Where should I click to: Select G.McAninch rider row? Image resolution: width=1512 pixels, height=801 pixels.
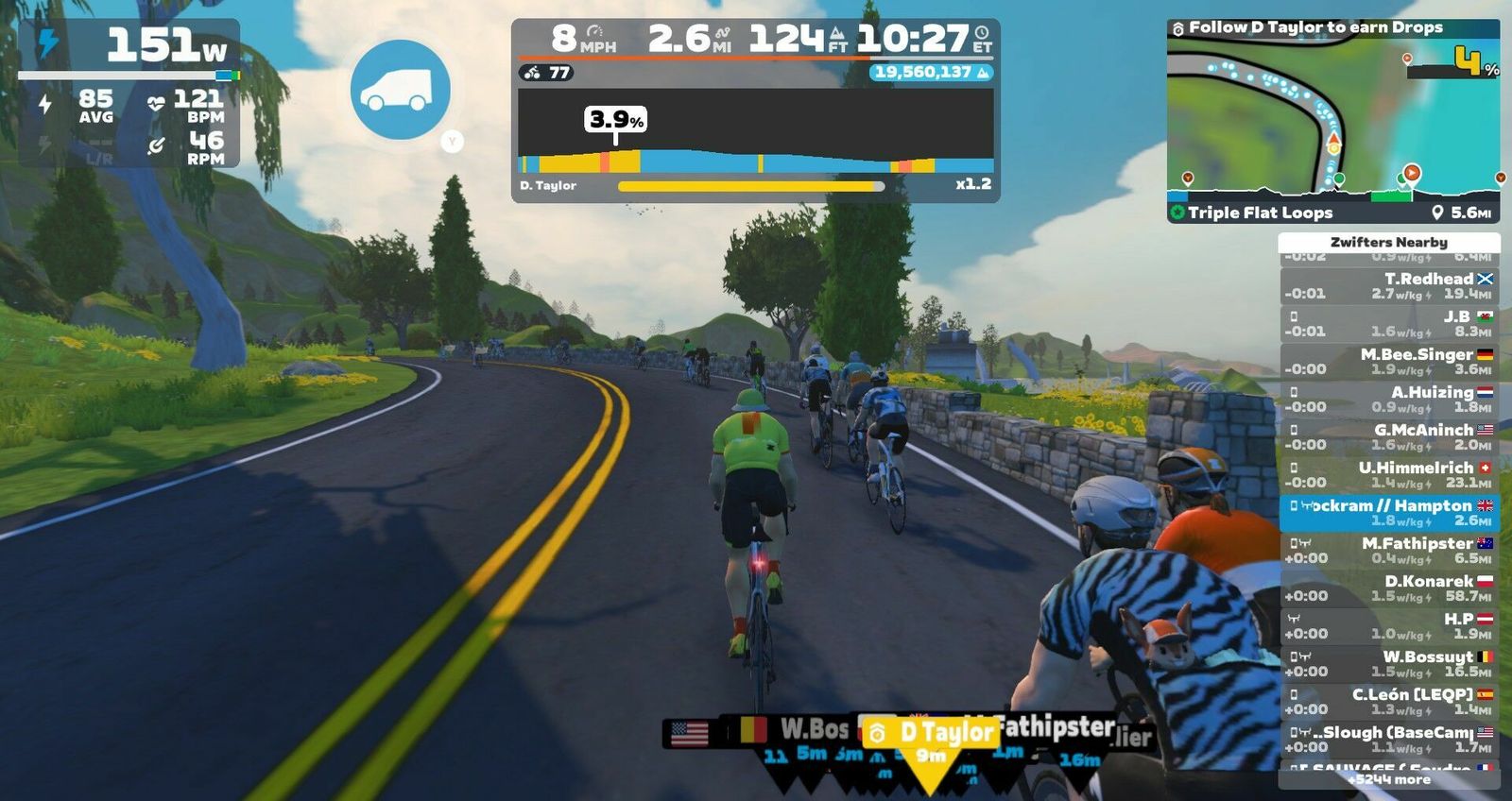pos(1389,436)
